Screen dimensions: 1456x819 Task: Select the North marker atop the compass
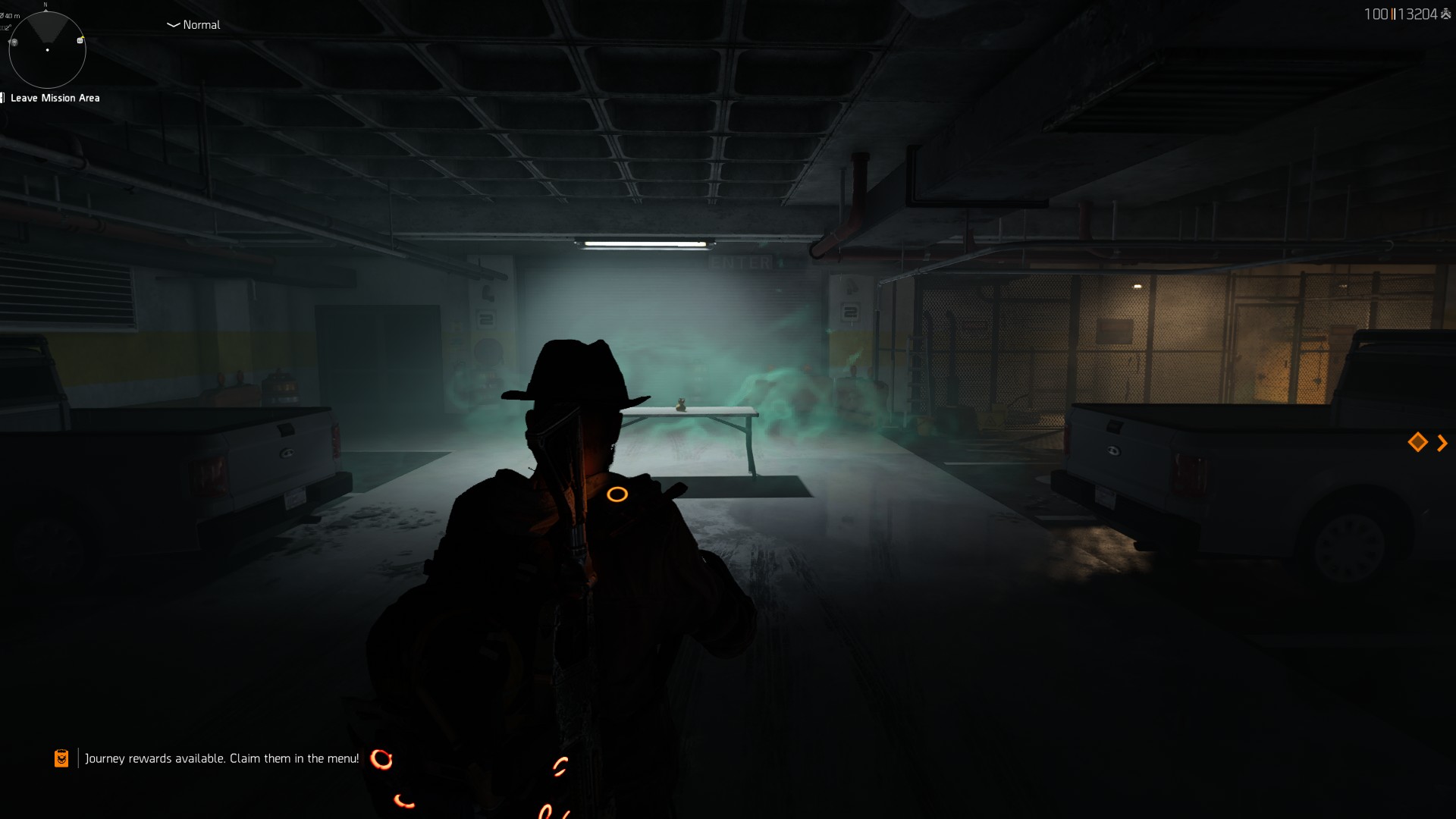coord(45,5)
